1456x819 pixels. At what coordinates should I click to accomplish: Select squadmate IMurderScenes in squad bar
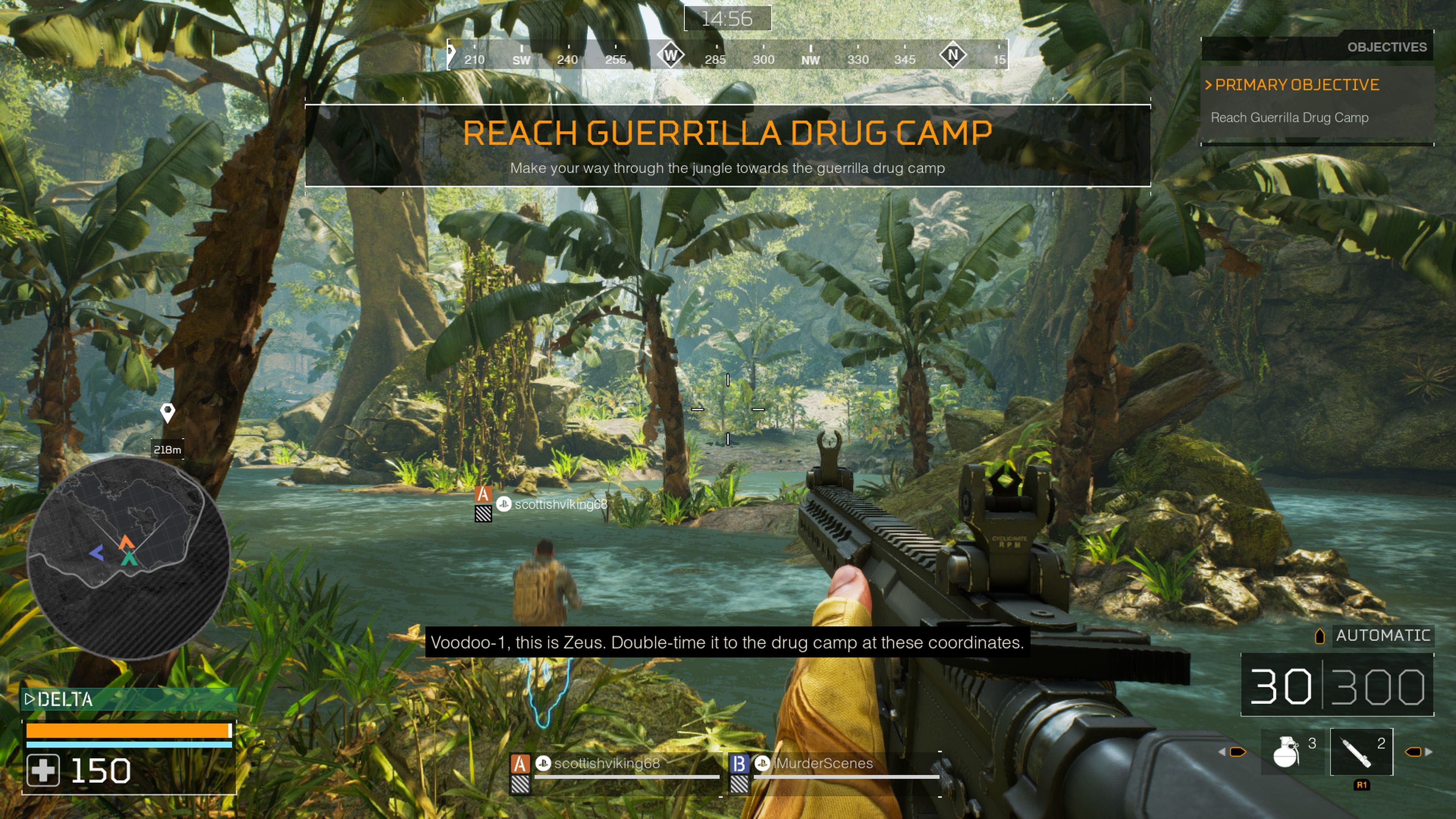pyautogui.click(x=823, y=764)
